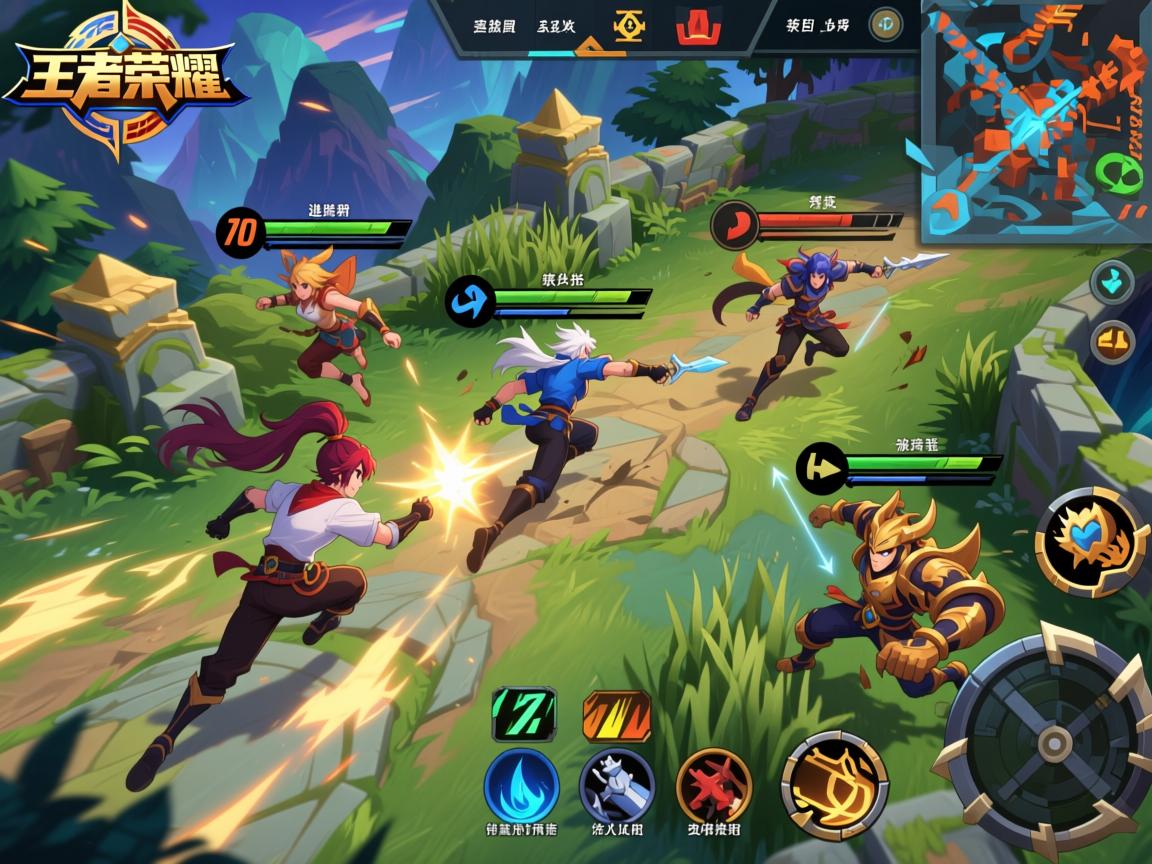Tap the teal round button below the minimap
Image resolution: width=1152 pixels, height=864 pixels.
pyautogui.click(x=1111, y=282)
